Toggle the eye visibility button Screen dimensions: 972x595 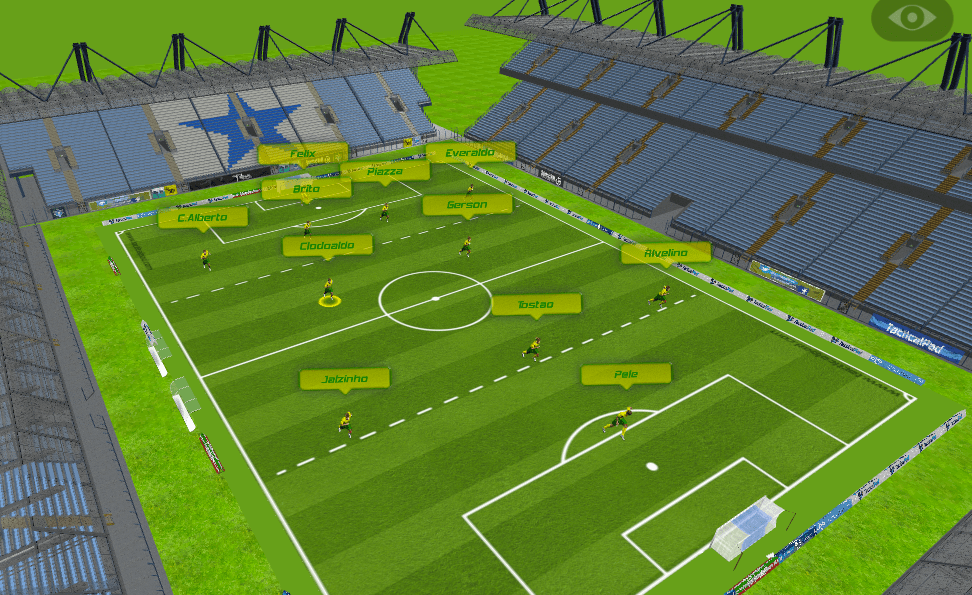coord(911,18)
